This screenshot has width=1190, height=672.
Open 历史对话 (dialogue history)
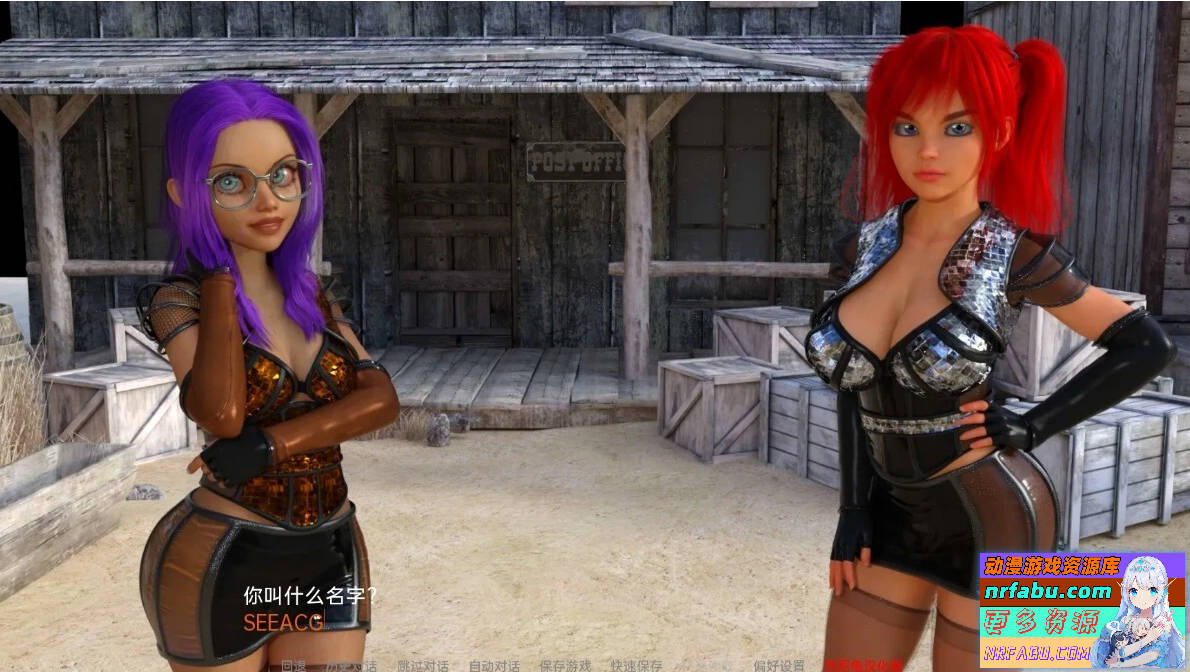351,666
